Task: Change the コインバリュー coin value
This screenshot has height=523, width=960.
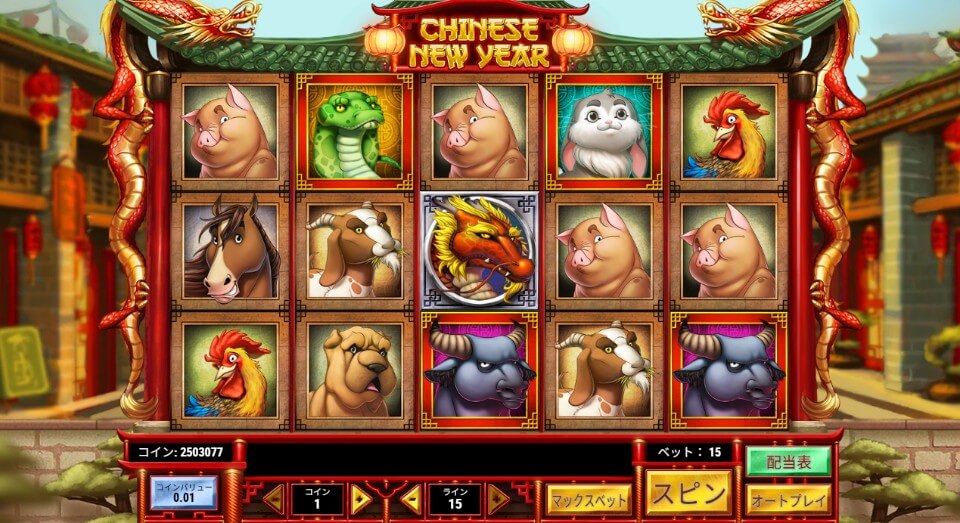Action: pos(184,493)
